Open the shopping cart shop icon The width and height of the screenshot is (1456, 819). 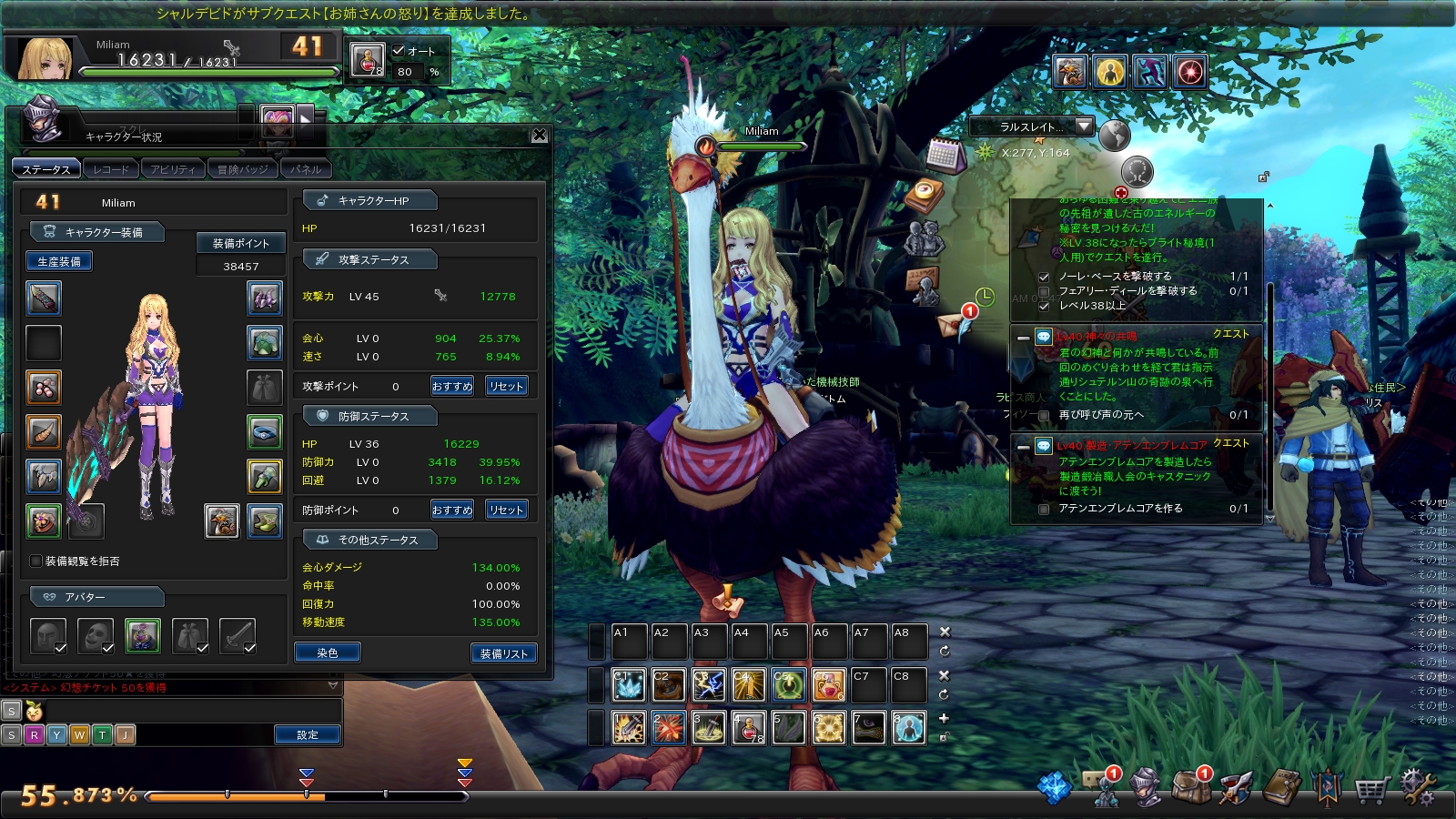[1370, 789]
